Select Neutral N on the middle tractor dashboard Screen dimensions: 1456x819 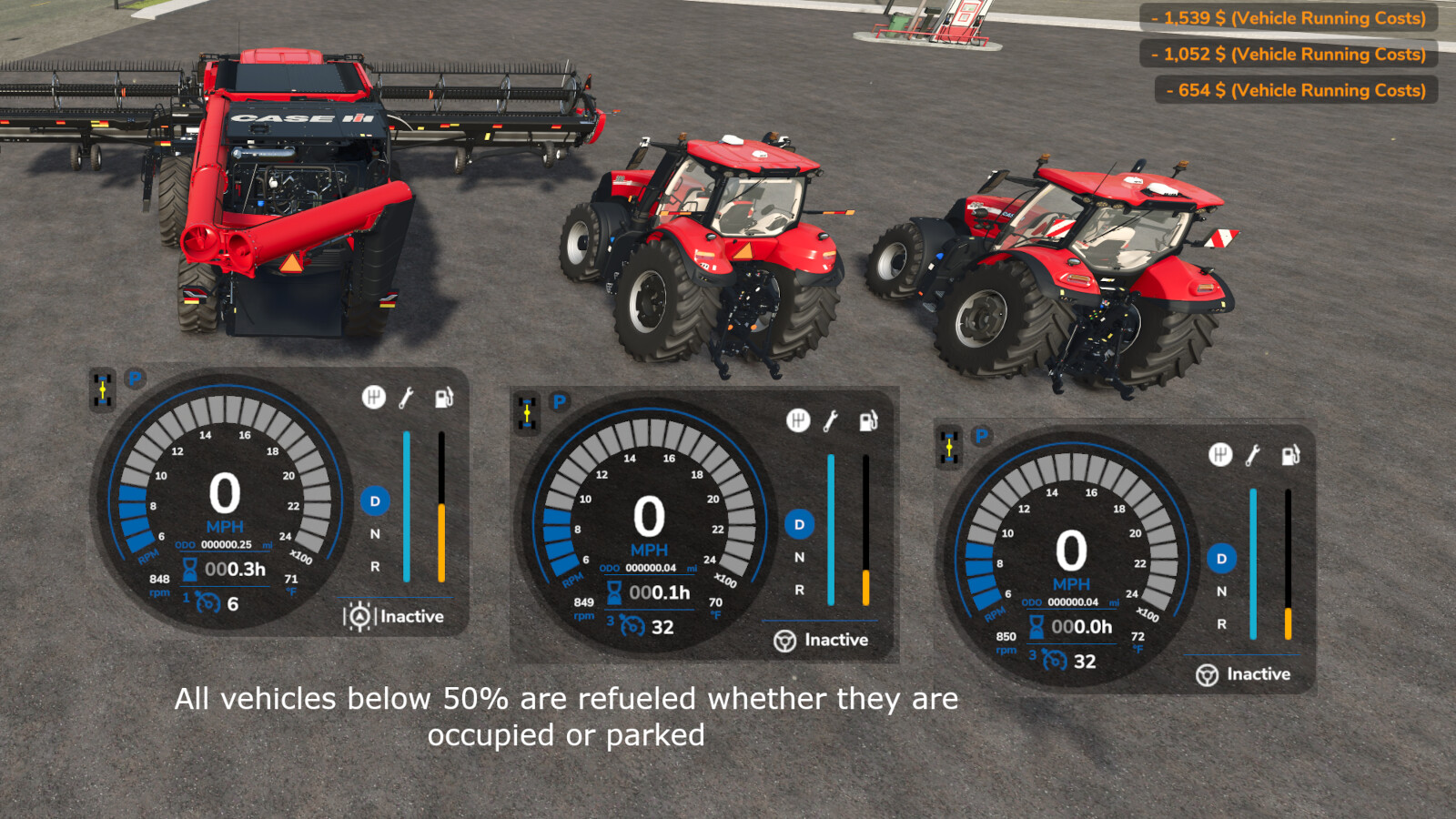point(799,556)
